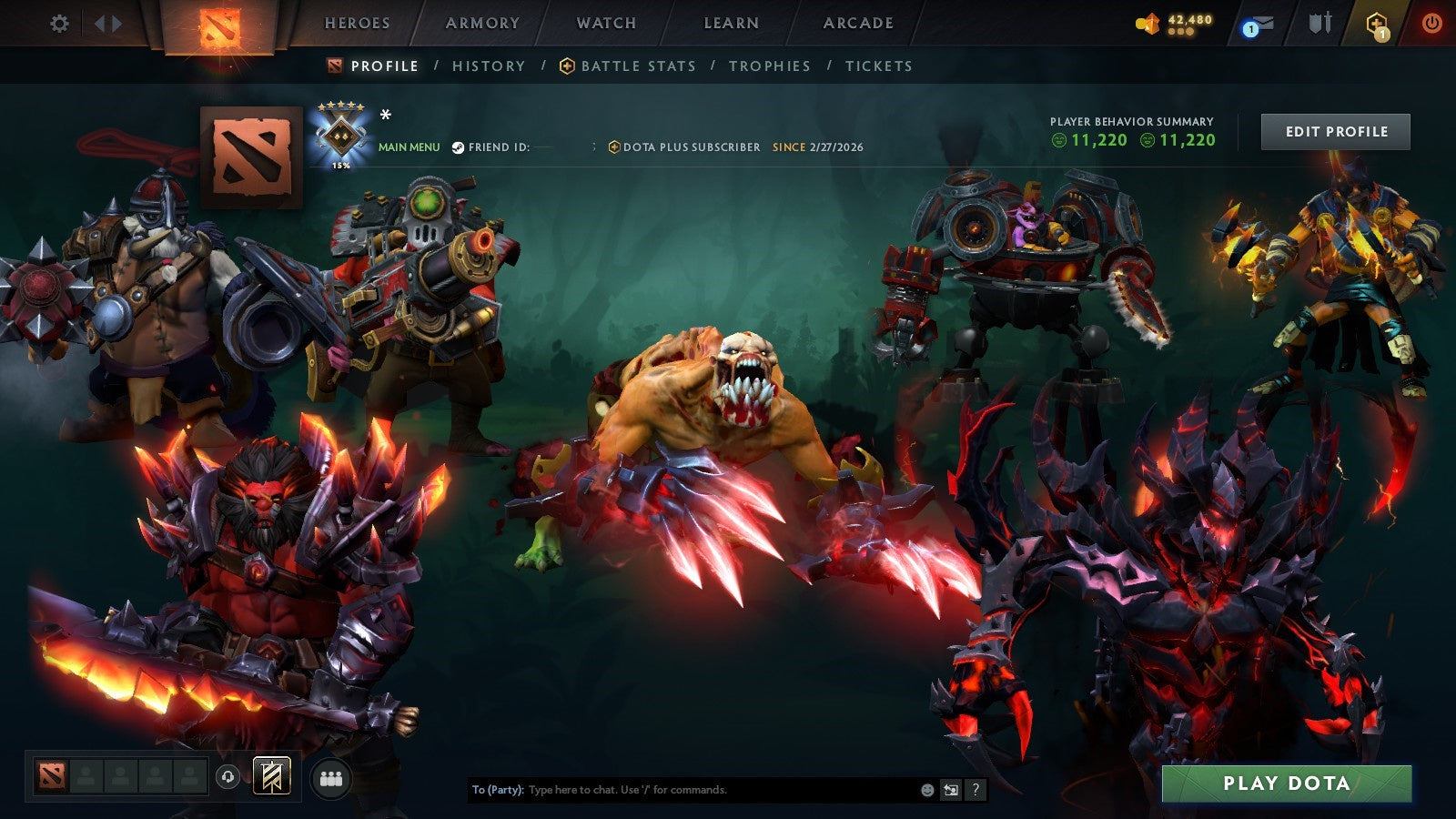The height and width of the screenshot is (819, 1456).
Task: Toggle the guild banner panel
Action: coord(270,775)
